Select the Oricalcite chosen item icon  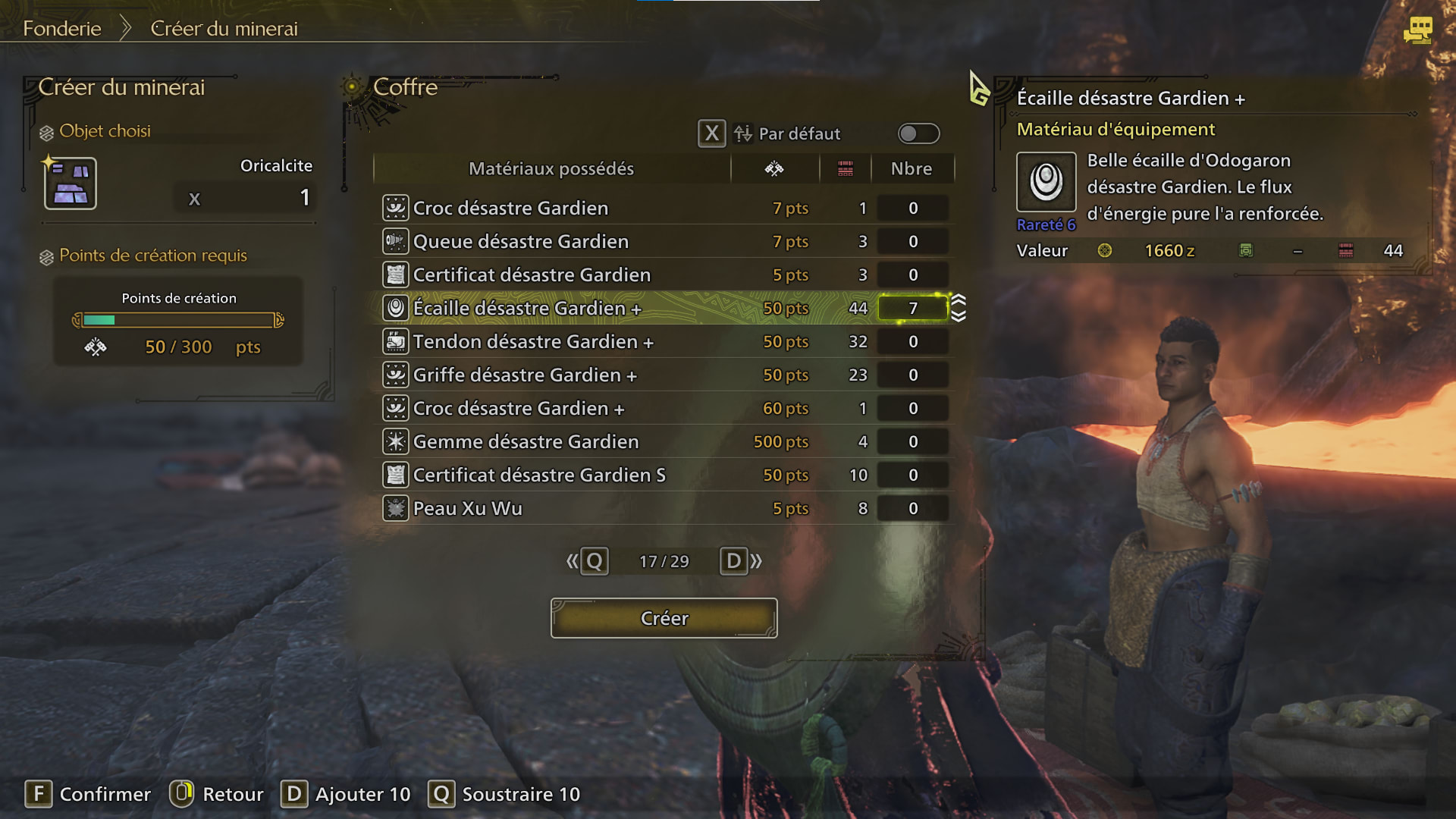pos(71,184)
